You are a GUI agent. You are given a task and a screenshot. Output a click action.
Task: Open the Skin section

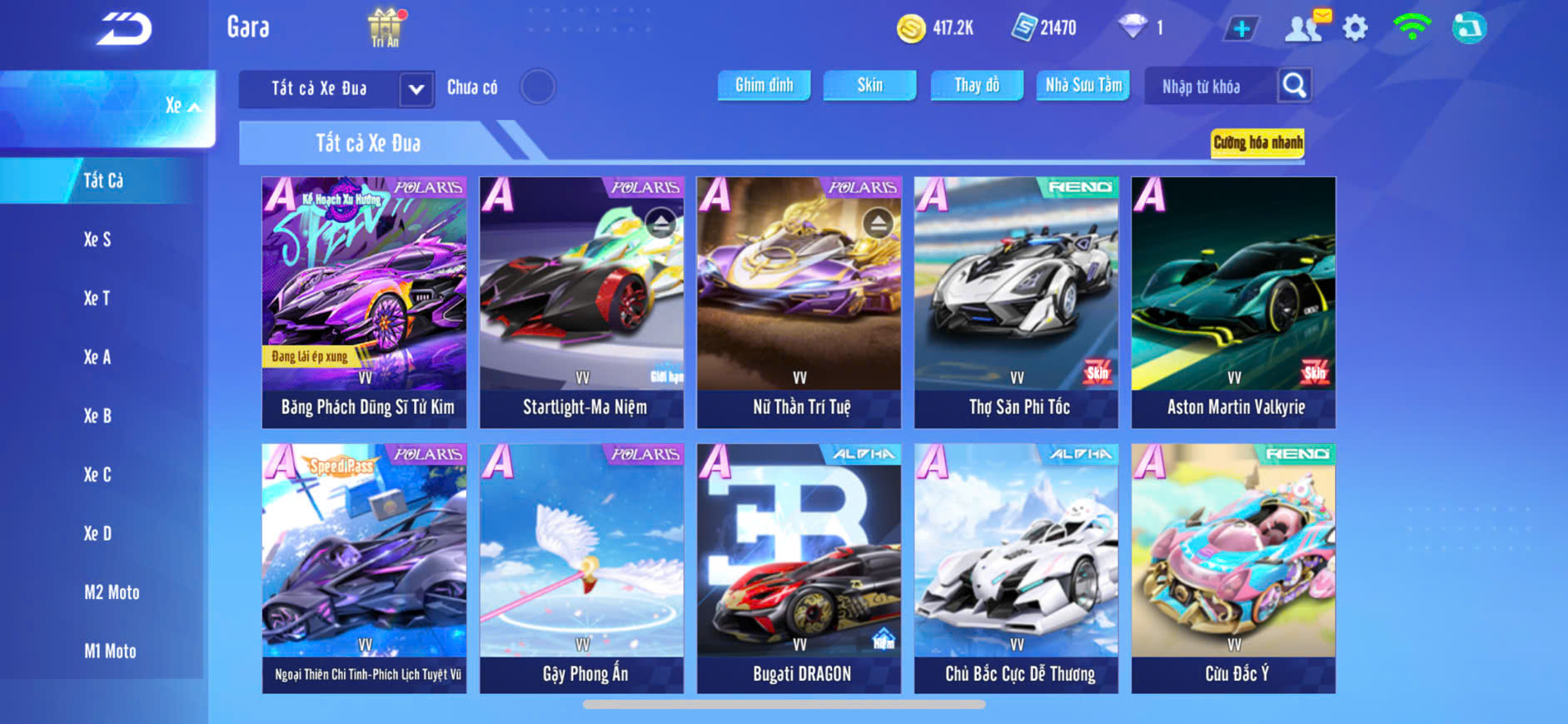click(869, 85)
